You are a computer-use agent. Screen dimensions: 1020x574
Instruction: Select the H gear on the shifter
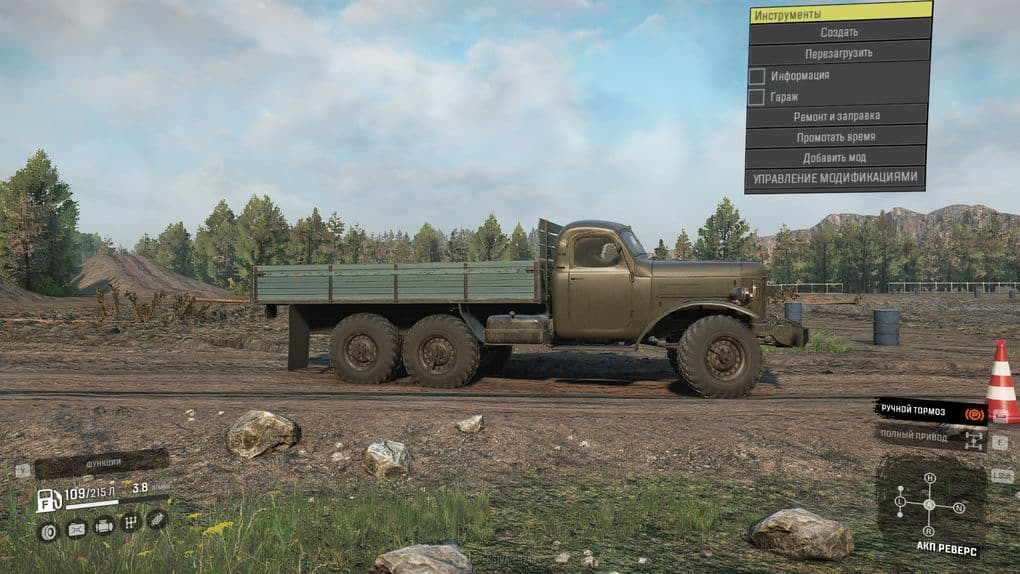click(x=929, y=478)
